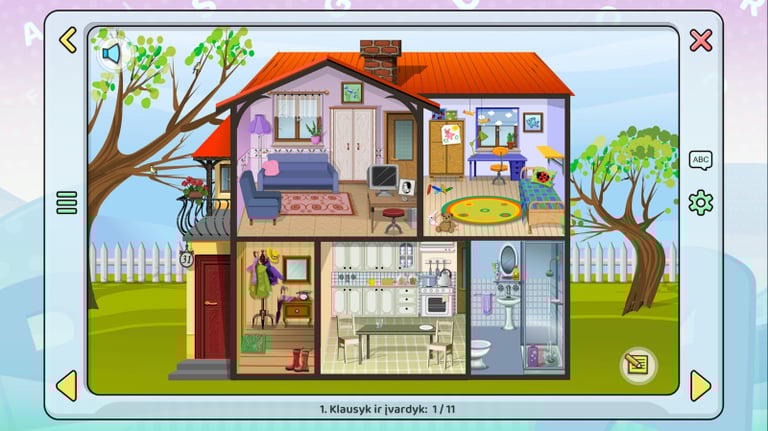Open settings with the green gear
Screen dimensions: 768x431
[701, 203]
